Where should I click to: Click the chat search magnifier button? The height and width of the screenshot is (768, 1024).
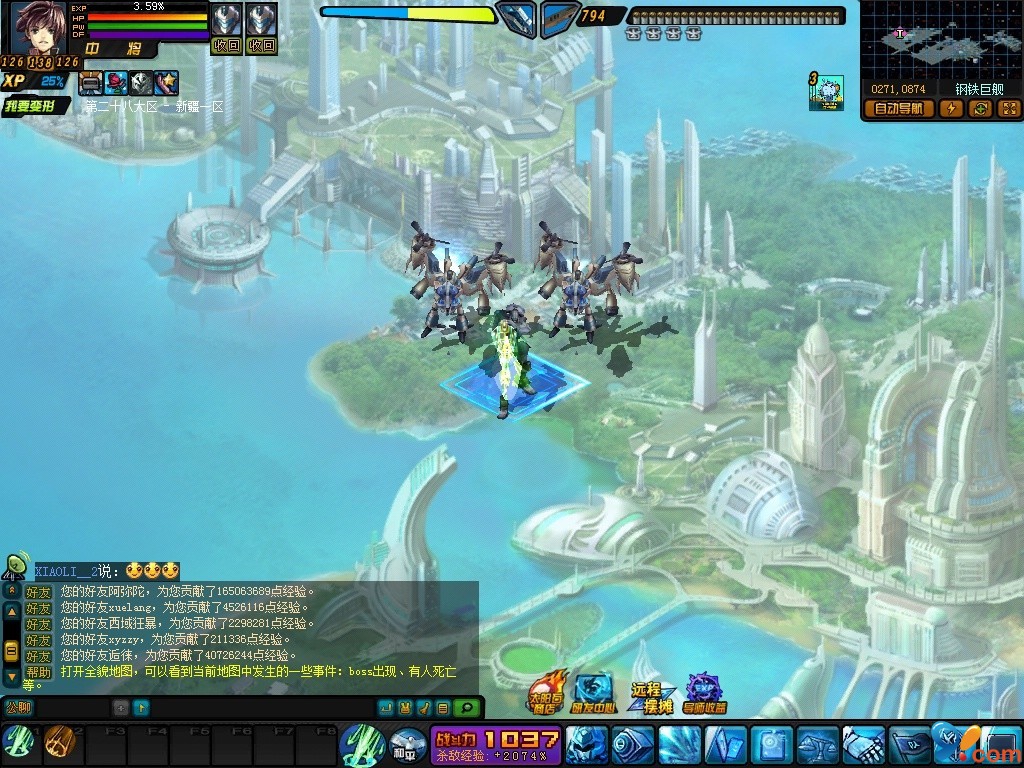pyautogui.click(x=466, y=707)
